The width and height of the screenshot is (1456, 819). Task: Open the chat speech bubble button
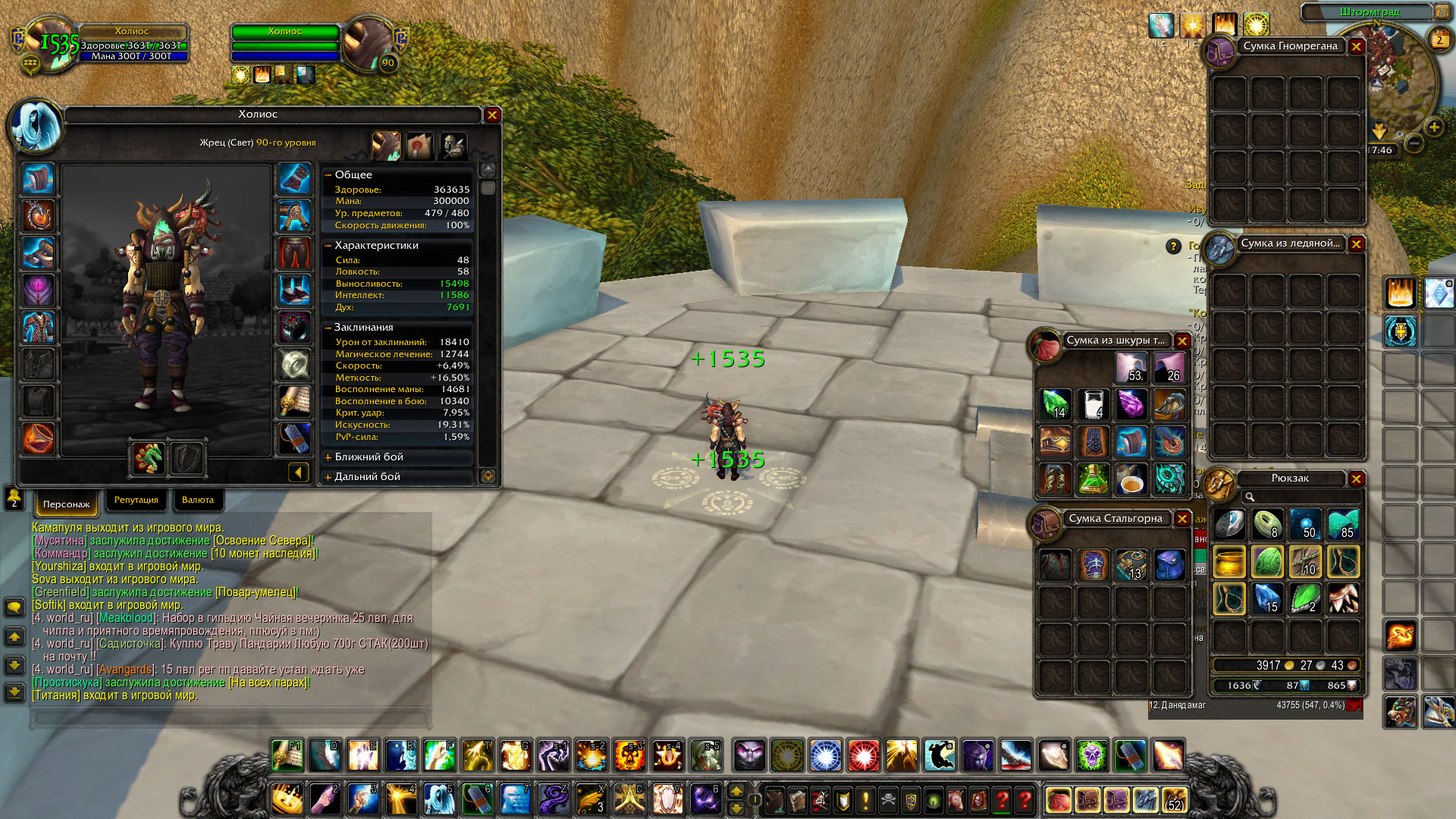pyautogui.click(x=14, y=607)
